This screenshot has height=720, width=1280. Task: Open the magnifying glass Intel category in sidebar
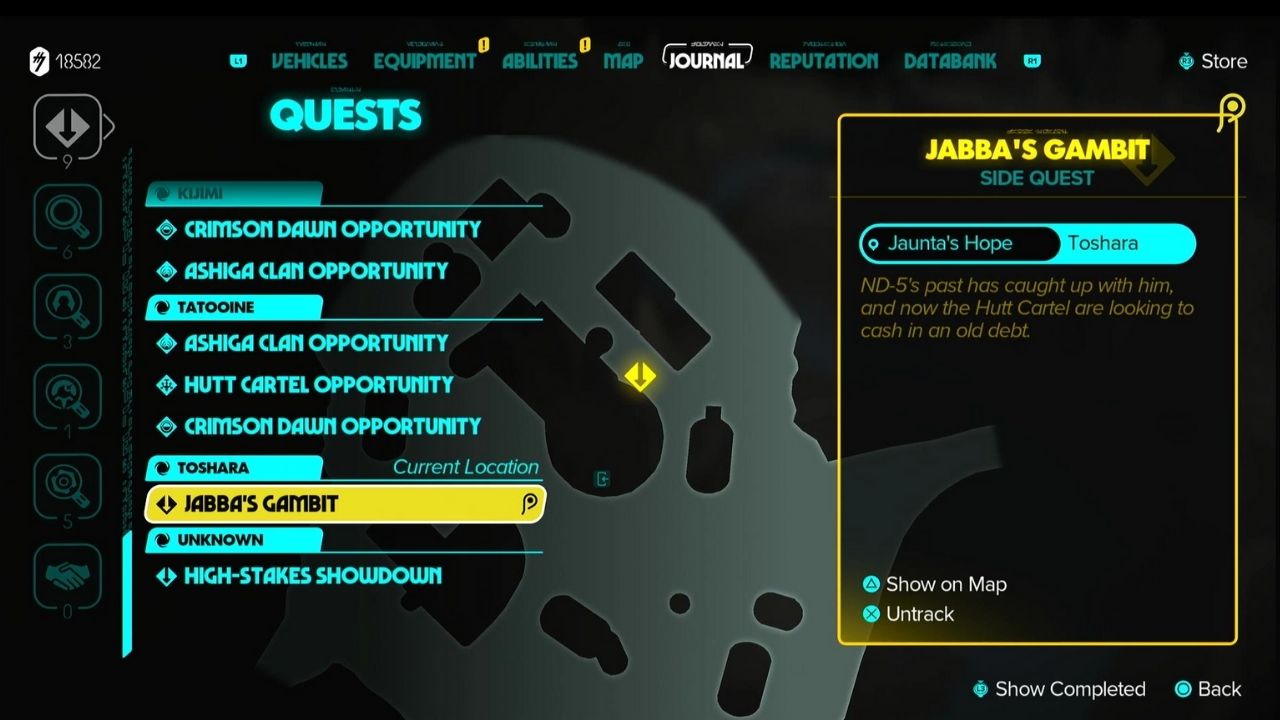pos(68,218)
